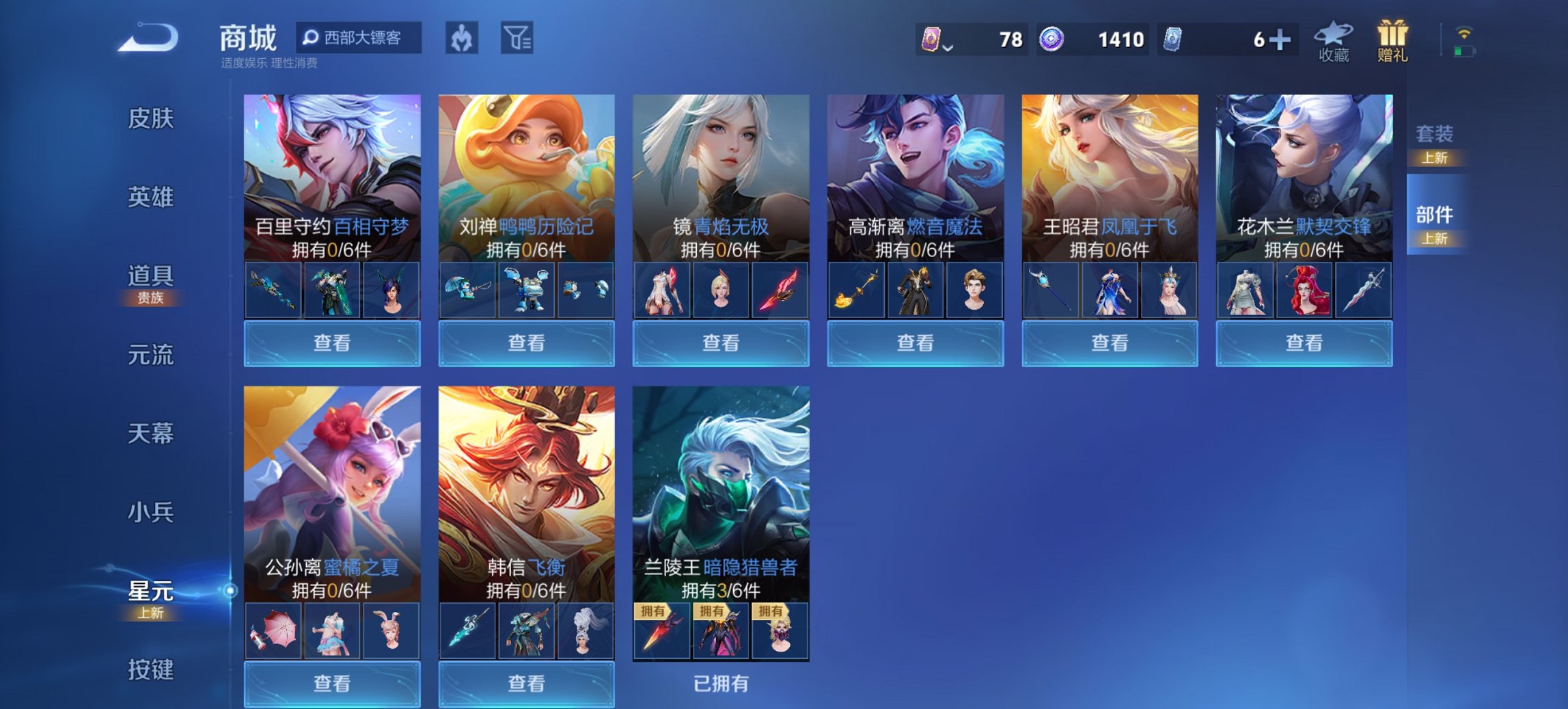Click the filter icon in the top toolbar

tap(516, 39)
